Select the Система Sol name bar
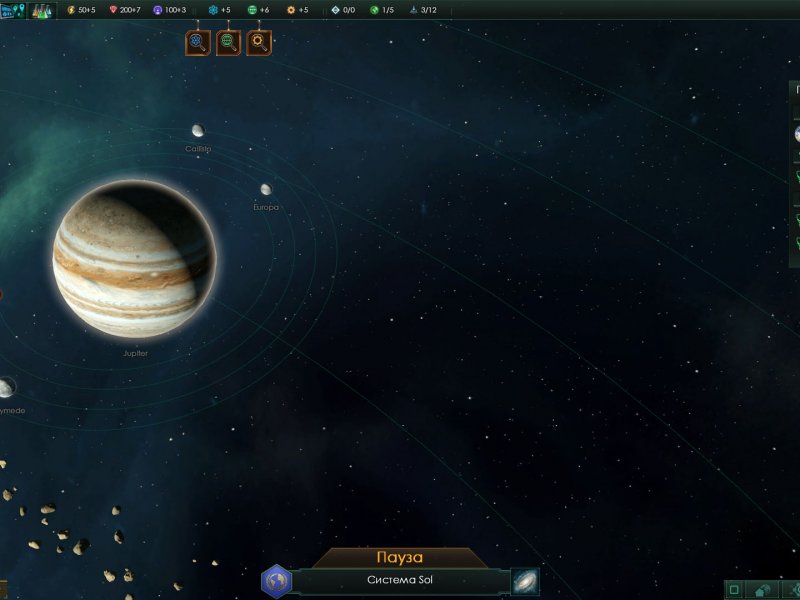The height and width of the screenshot is (600, 800). coord(400,581)
